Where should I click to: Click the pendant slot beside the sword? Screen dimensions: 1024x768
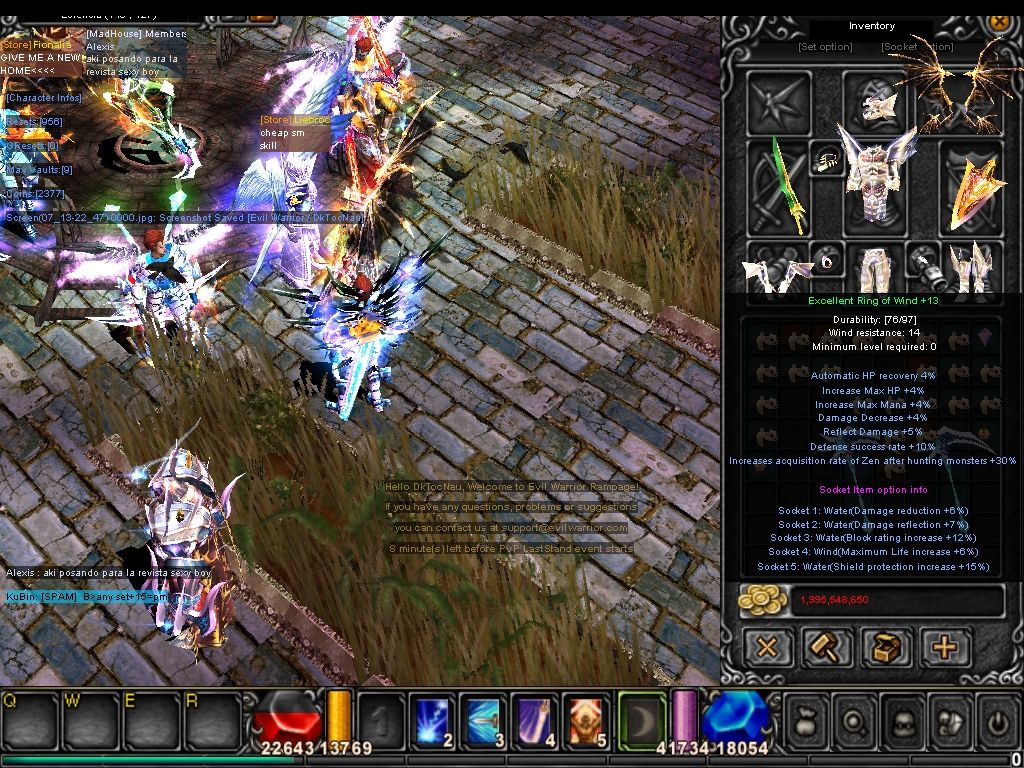[826, 161]
